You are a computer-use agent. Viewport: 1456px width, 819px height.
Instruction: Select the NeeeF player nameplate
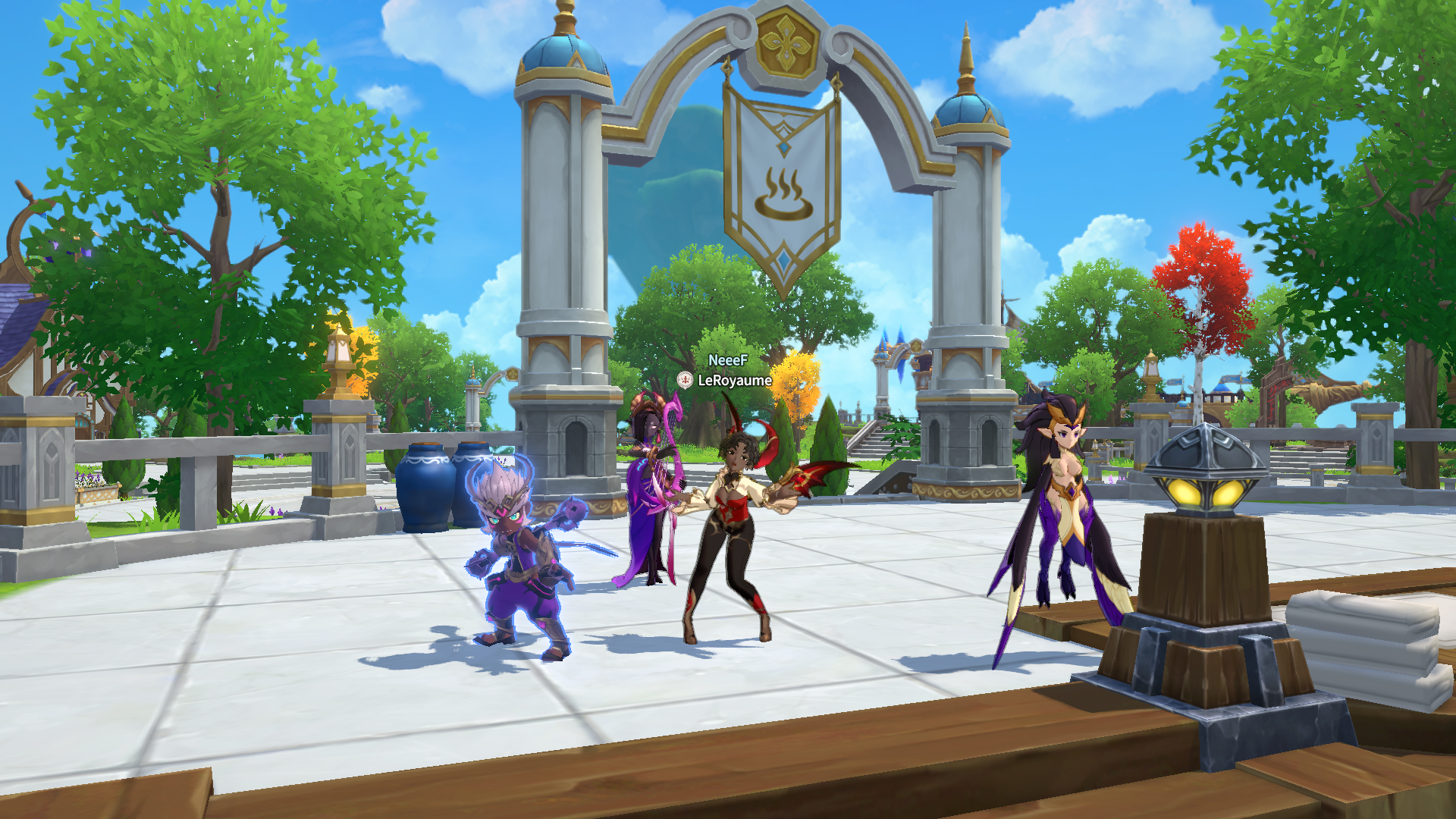click(727, 360)
